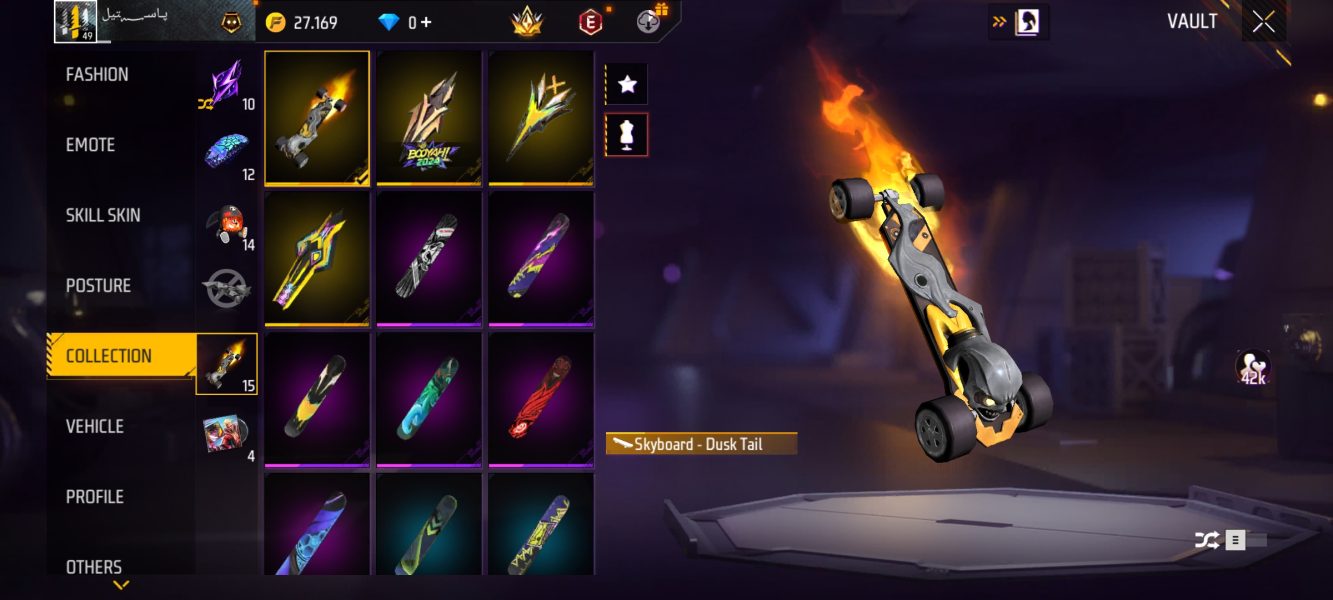The height and width of the screenshot is (600, 1333).
Task: Go to the Vehicle category
Action: coord(95,427)
